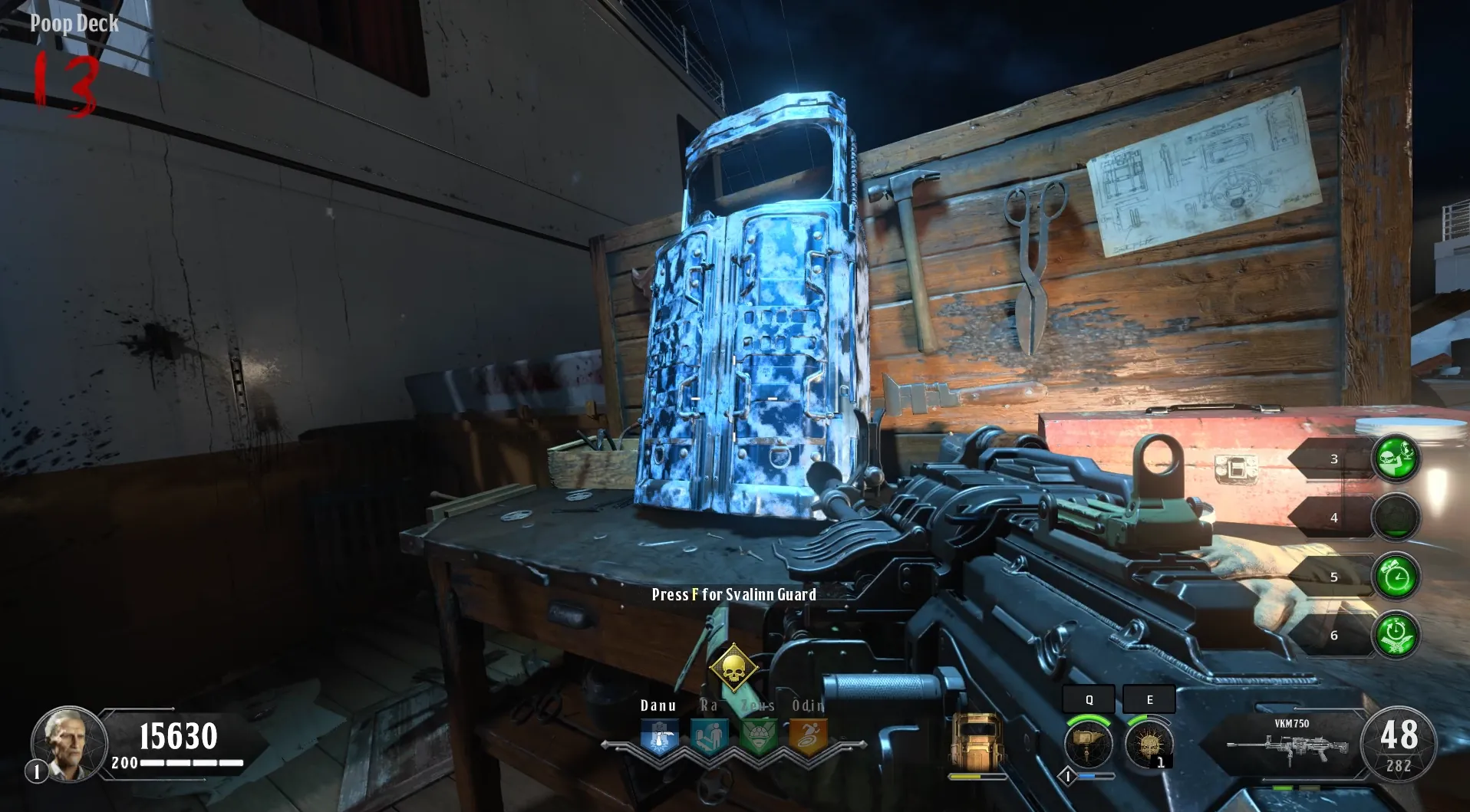Screen dimensions: 1470x812
Task: Activate the alarm clock elixir
Action: 1396,576
